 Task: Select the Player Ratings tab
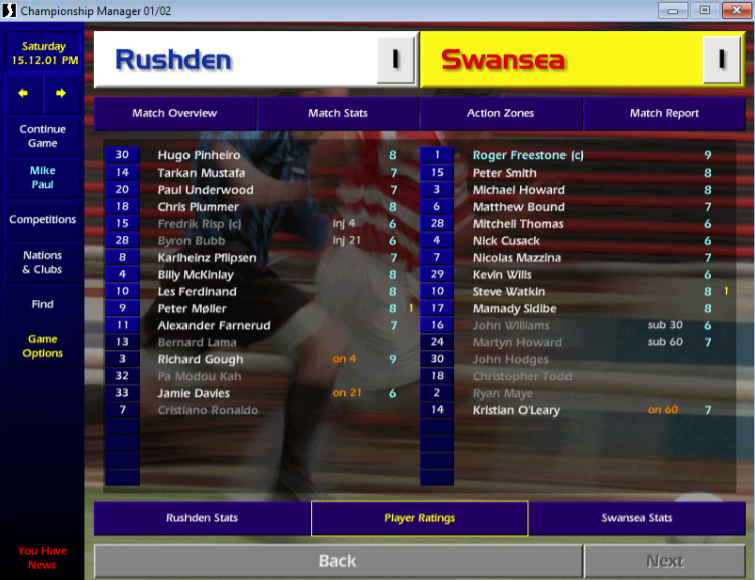click(420, 518)
